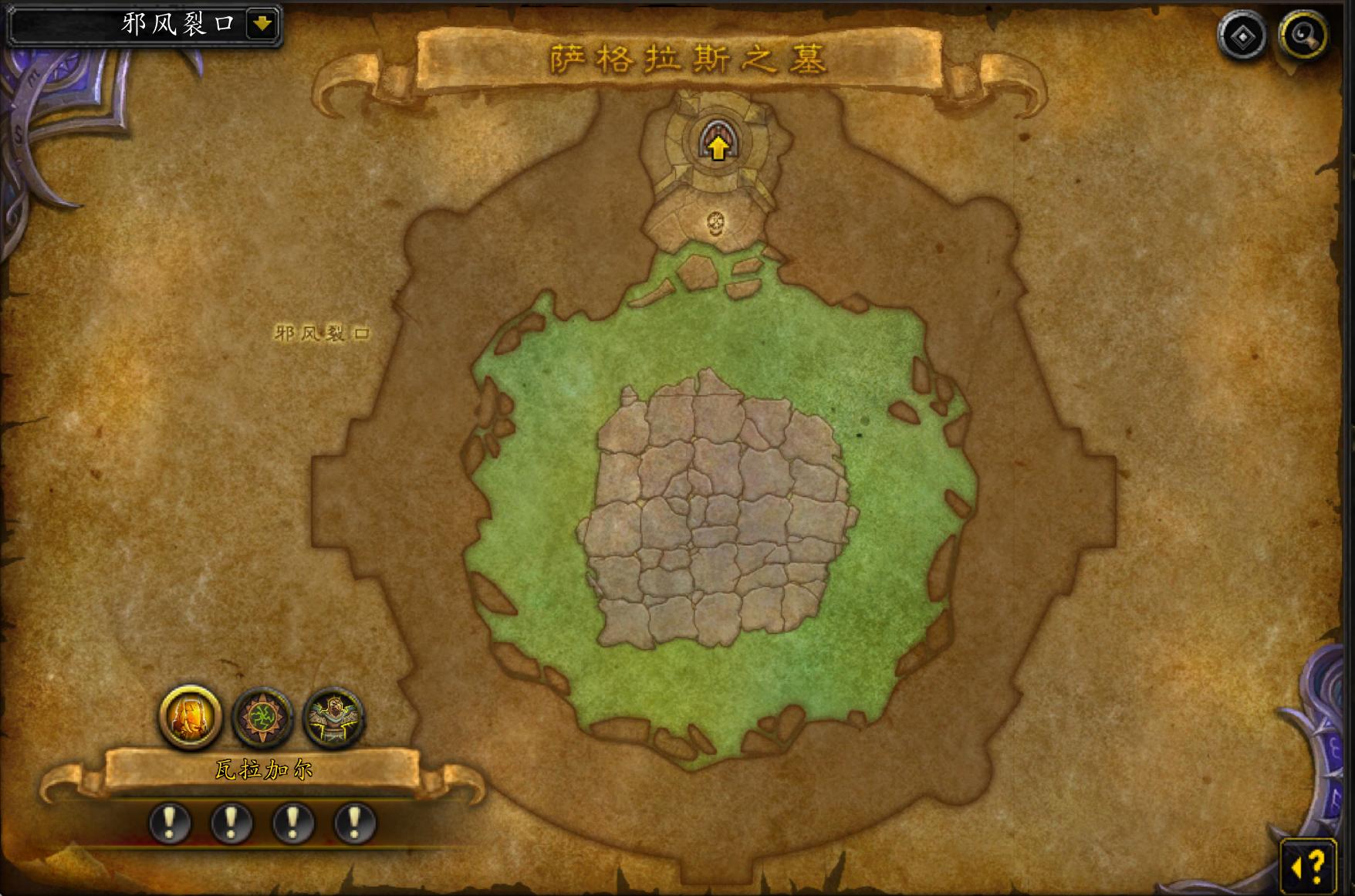Click the magnifying glass map button

click(1303, 36)
